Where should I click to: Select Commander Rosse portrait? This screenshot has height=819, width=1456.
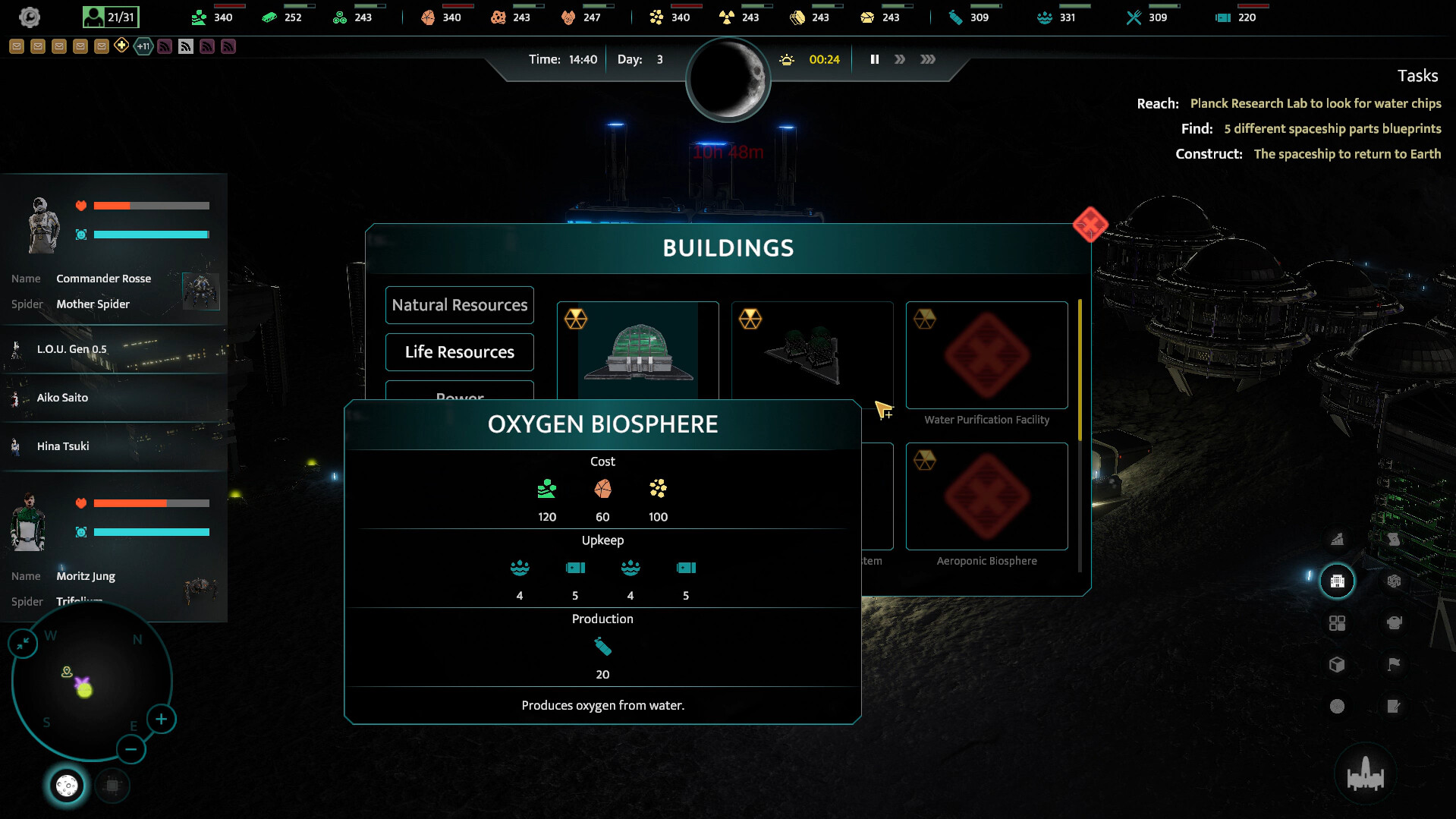pos(42,225)
